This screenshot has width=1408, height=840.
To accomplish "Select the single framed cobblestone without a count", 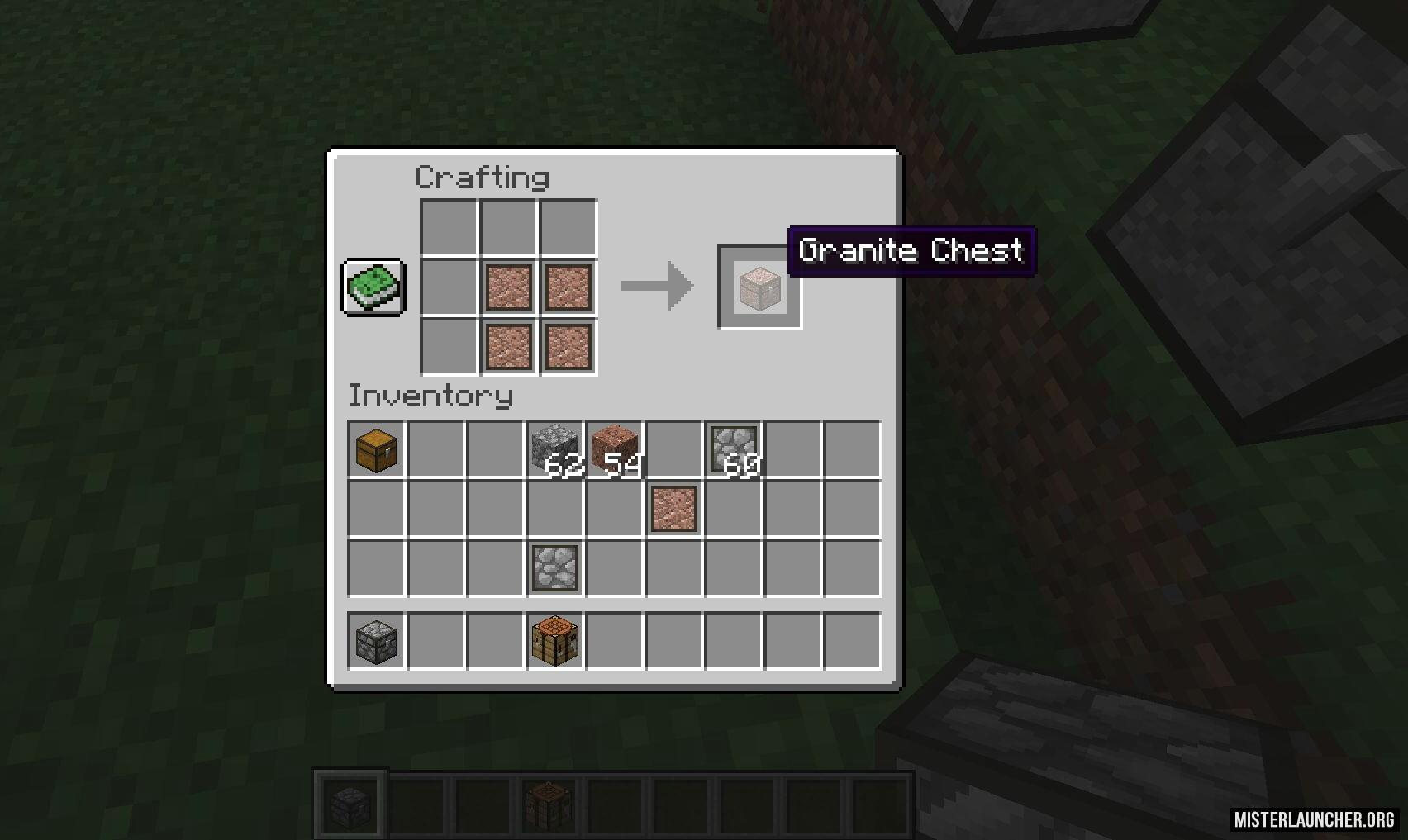I will pyautogui.click(x=554, y=567).
